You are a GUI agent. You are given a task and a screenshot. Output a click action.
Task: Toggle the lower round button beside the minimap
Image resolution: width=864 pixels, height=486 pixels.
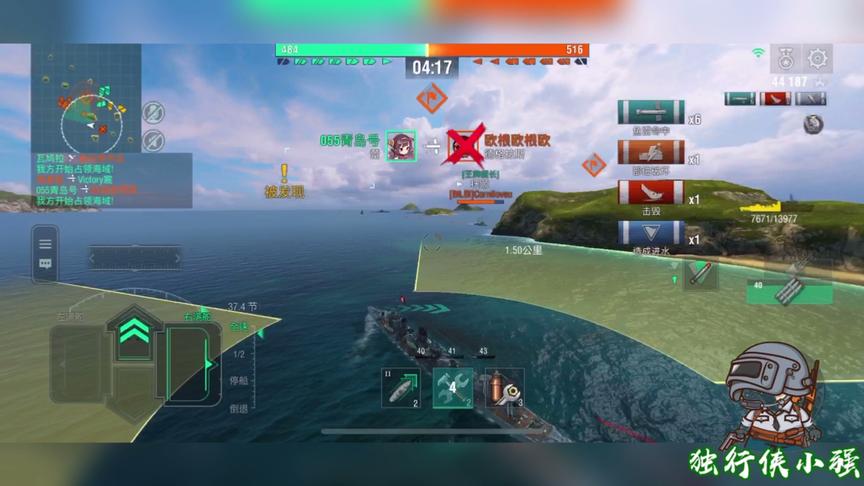pos(153,139)
